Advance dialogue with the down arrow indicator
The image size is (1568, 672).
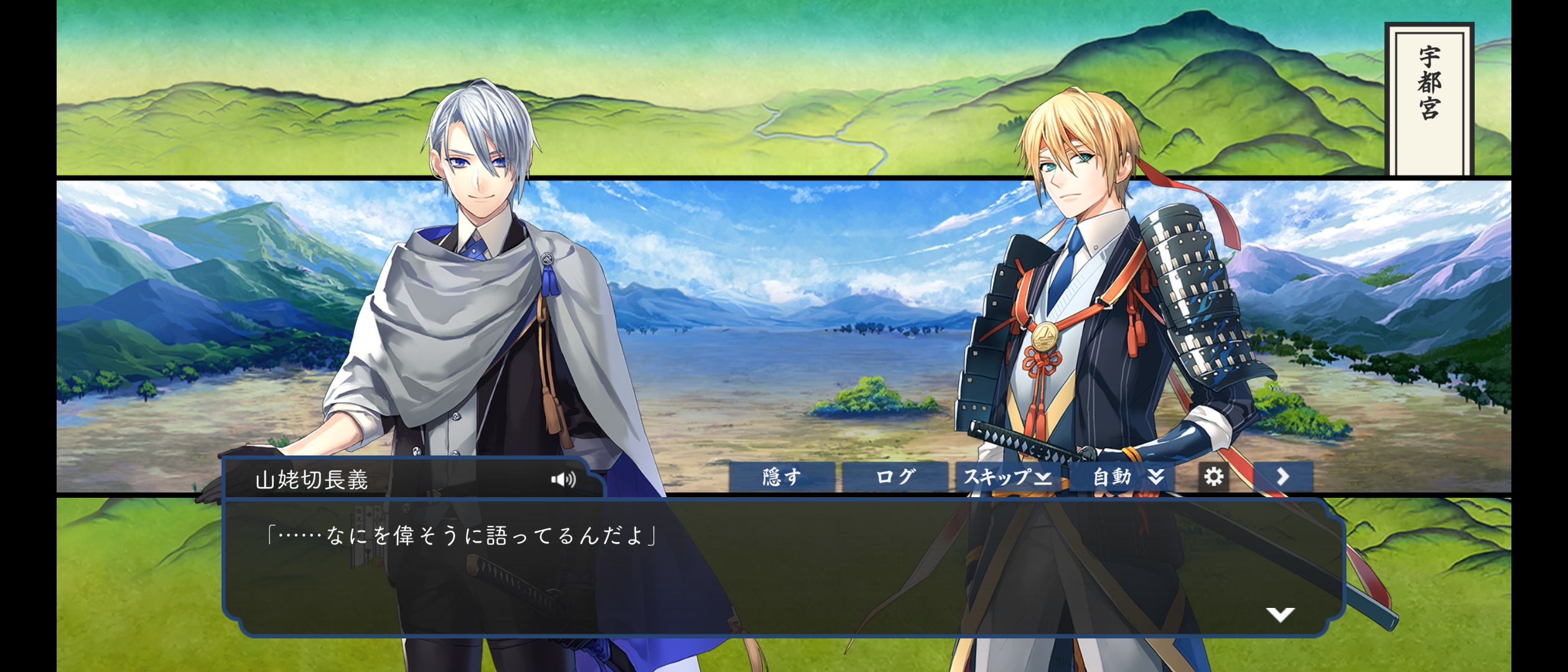tap(1280, 615)
